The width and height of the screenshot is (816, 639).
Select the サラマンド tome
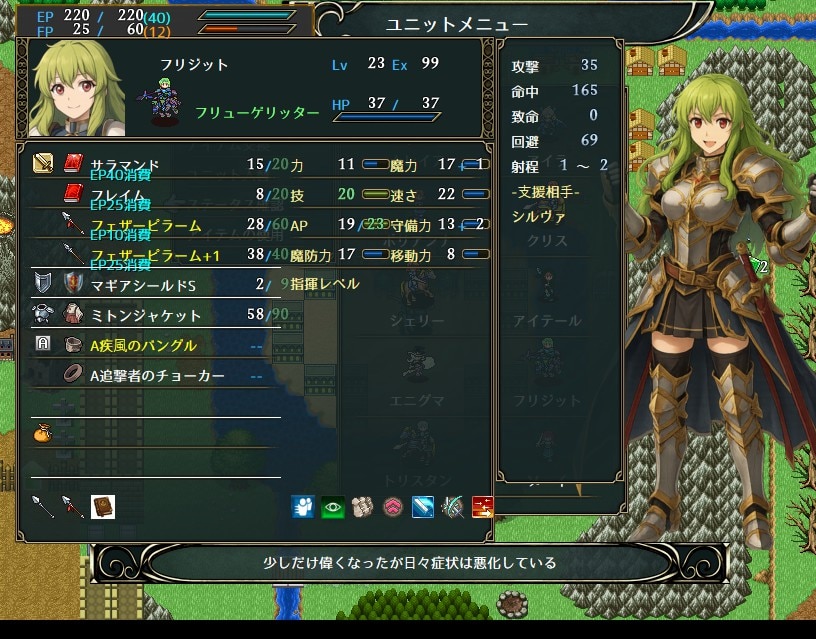(124, 163)
